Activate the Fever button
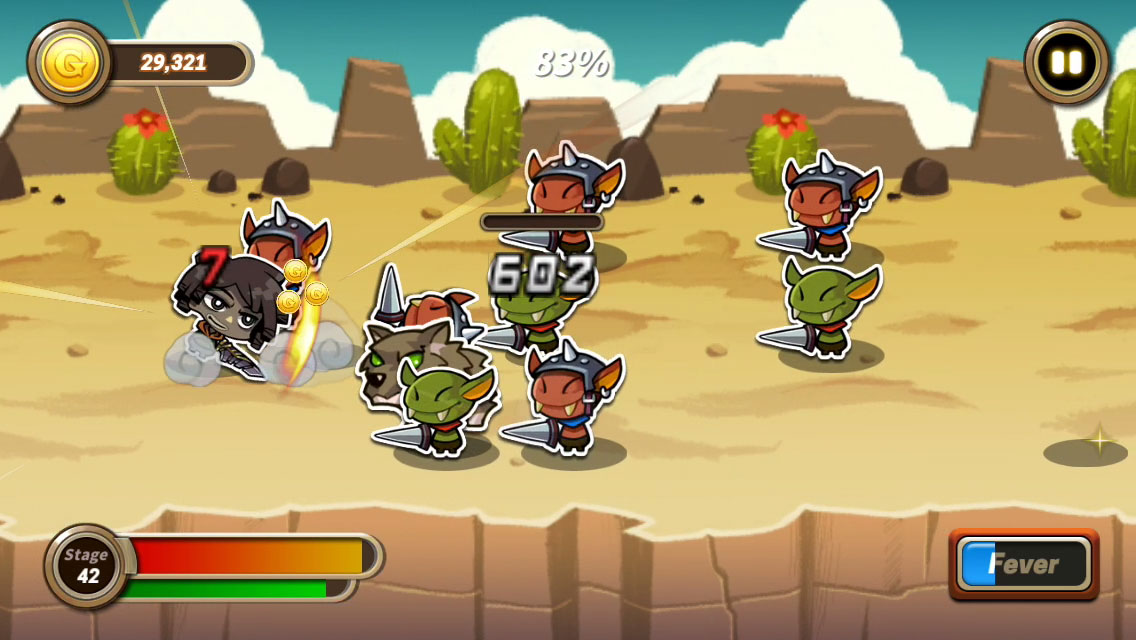Image resolution: width=1136 pixels, height=640 pixels. (1023, 564)
